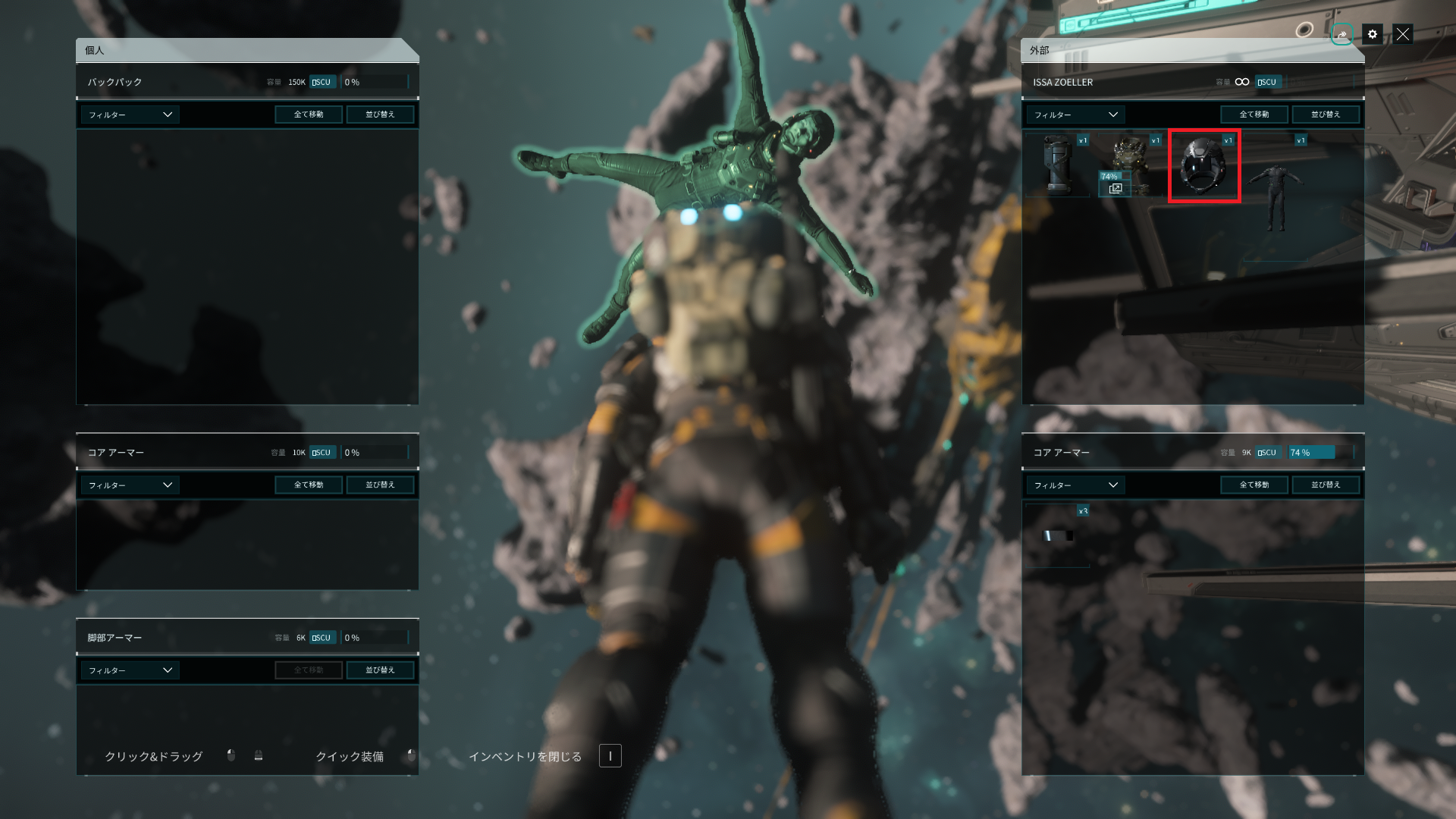Toggle SCU display on the 脚部アーマー panel

(x=322, y=637)
